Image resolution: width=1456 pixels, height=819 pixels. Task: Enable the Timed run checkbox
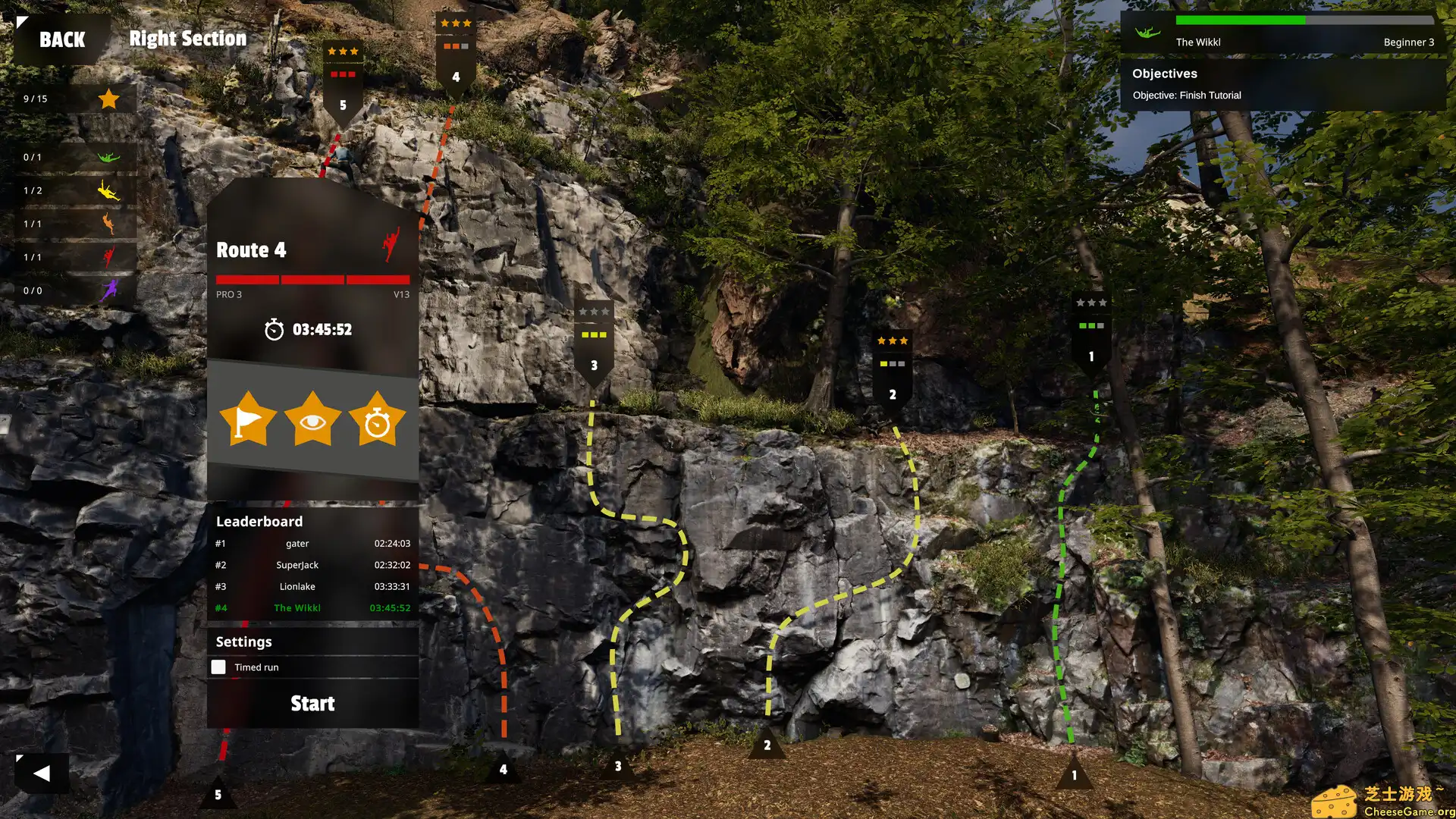pos(218,667)
